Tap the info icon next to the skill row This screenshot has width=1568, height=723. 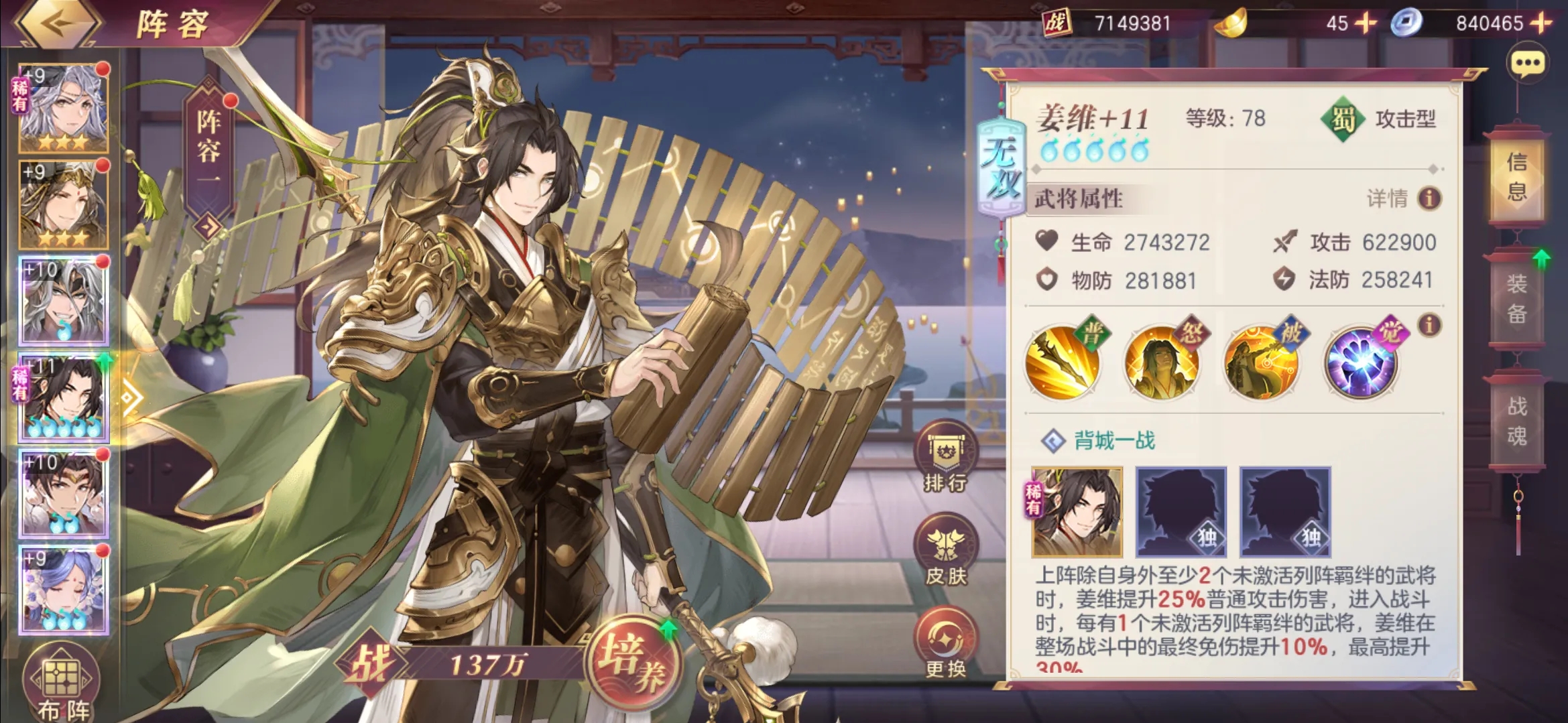click(x=1428, y=324)
